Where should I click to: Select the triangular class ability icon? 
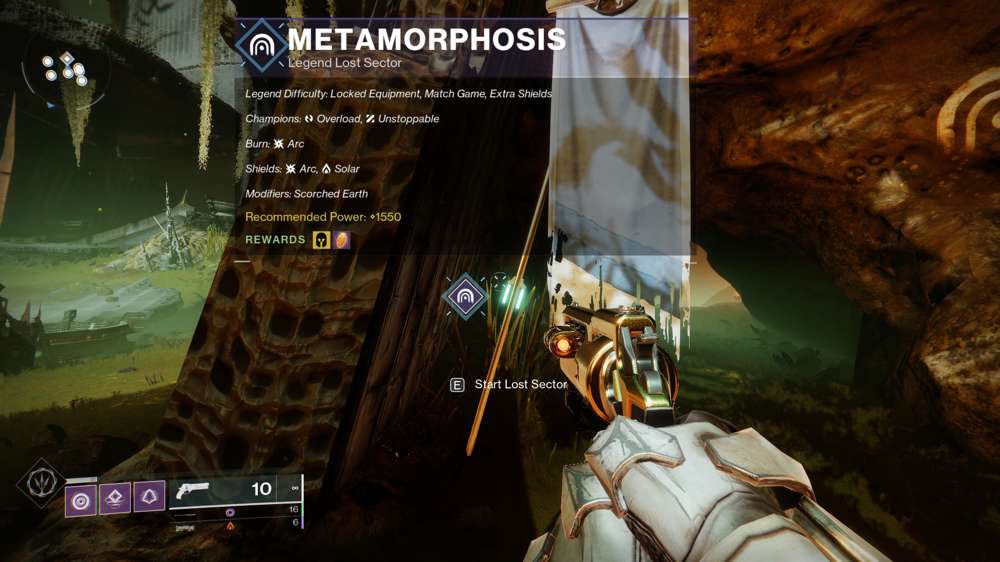[x=149, y=497]
